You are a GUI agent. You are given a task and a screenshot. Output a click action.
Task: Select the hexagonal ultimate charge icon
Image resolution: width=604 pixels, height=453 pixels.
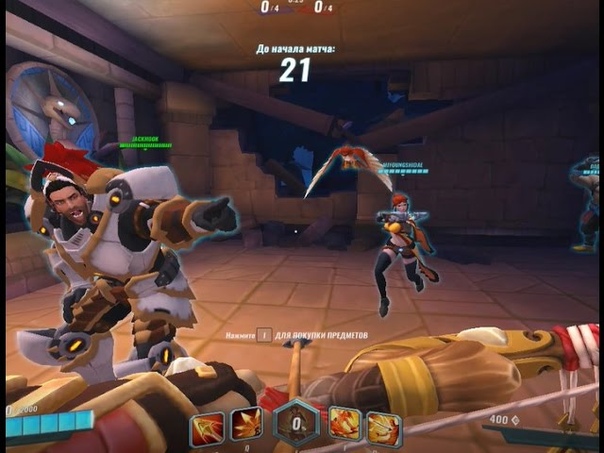(297, 424)
